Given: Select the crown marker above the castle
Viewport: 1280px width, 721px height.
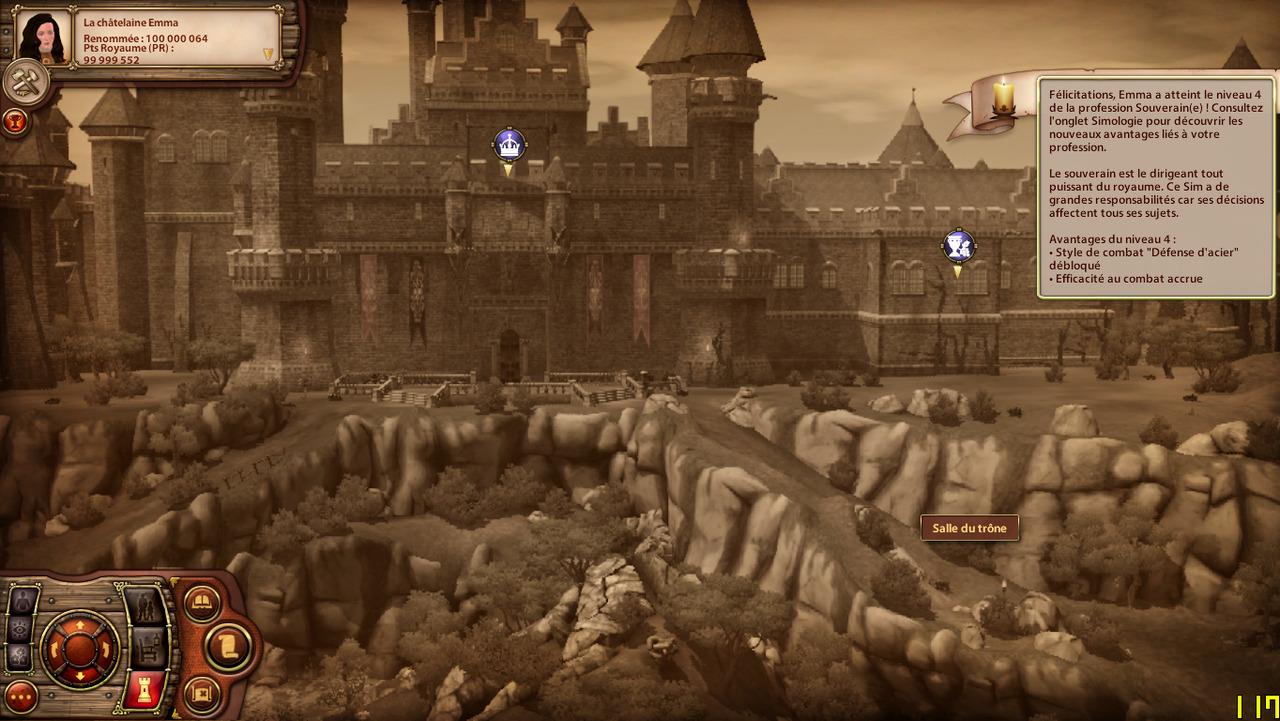Looking at the screenshot, I should [x=509, y=145].
